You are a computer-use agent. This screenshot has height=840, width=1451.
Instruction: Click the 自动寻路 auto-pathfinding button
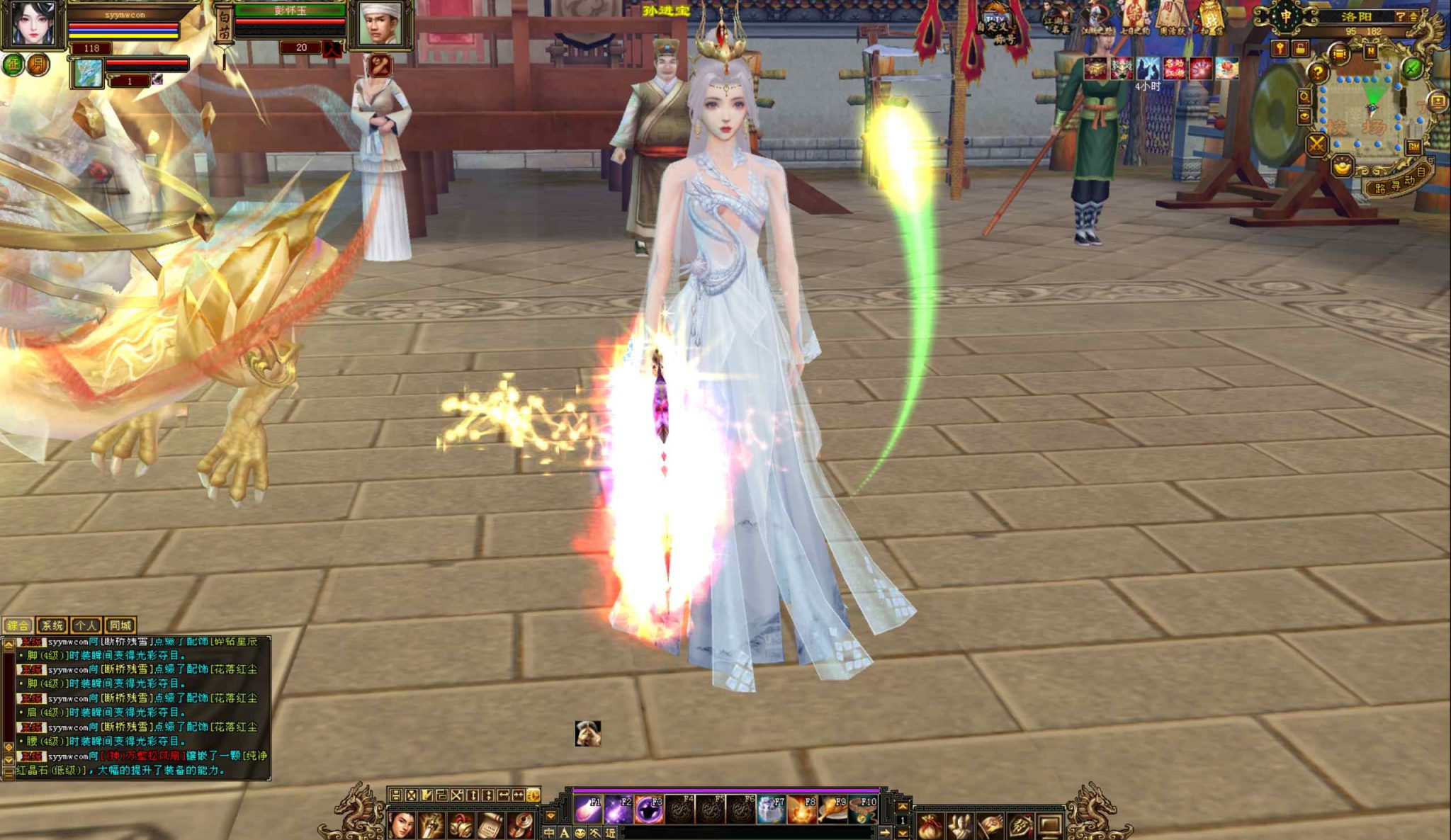tap(1397, 183)
